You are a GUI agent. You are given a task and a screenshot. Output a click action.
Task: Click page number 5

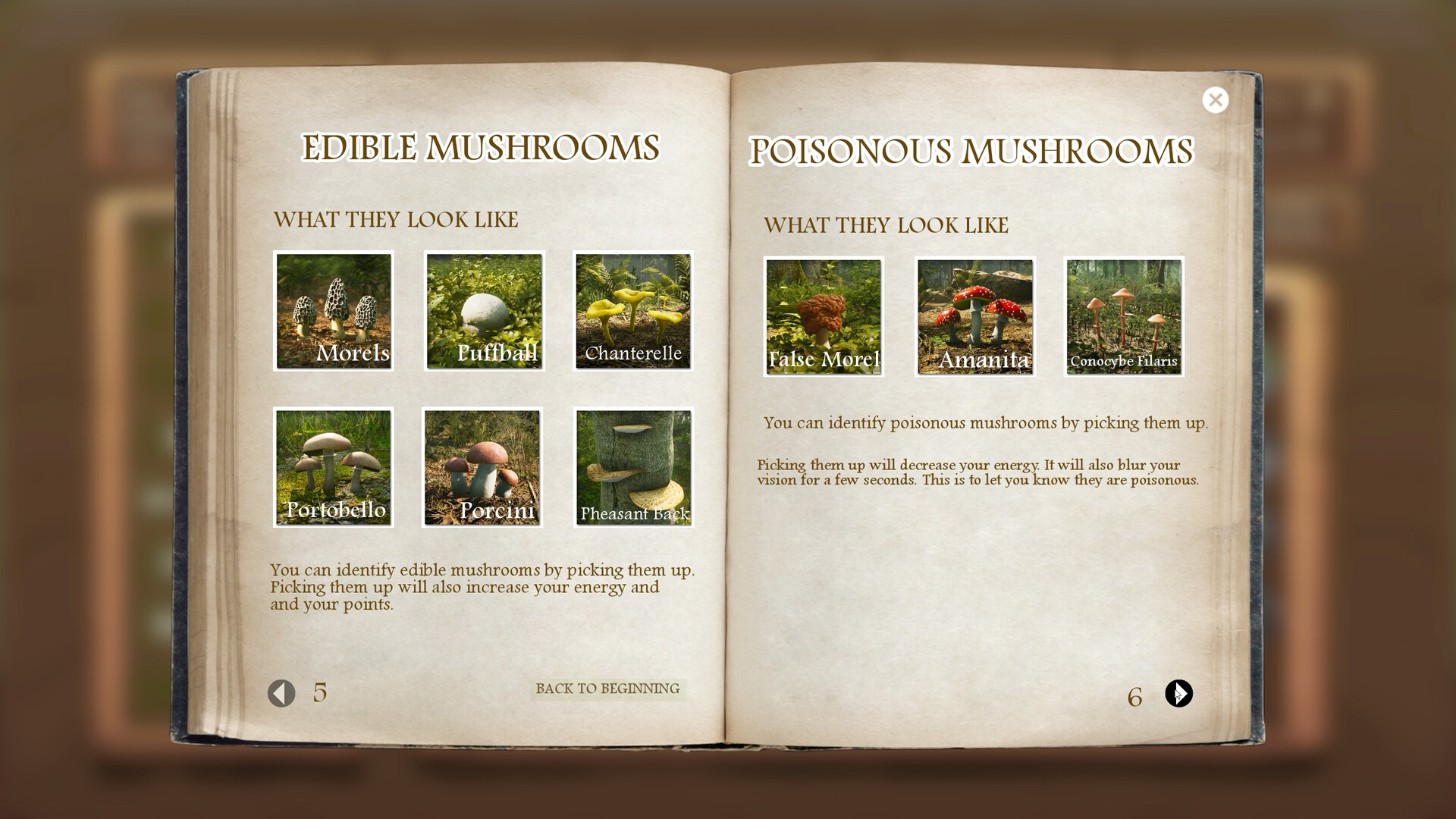[x=319, y=692]
